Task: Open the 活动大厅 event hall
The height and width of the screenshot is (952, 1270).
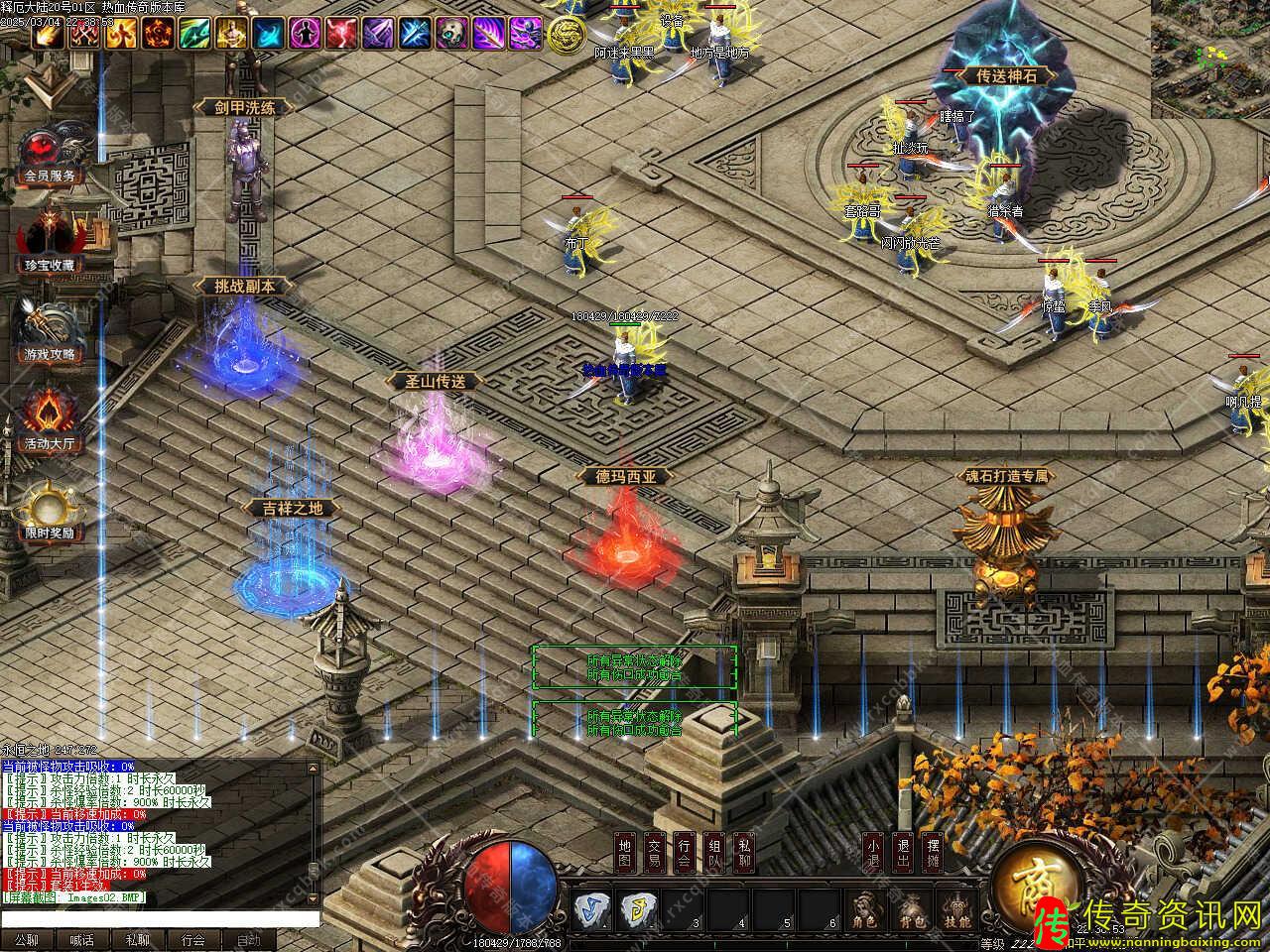Action: 50,419
